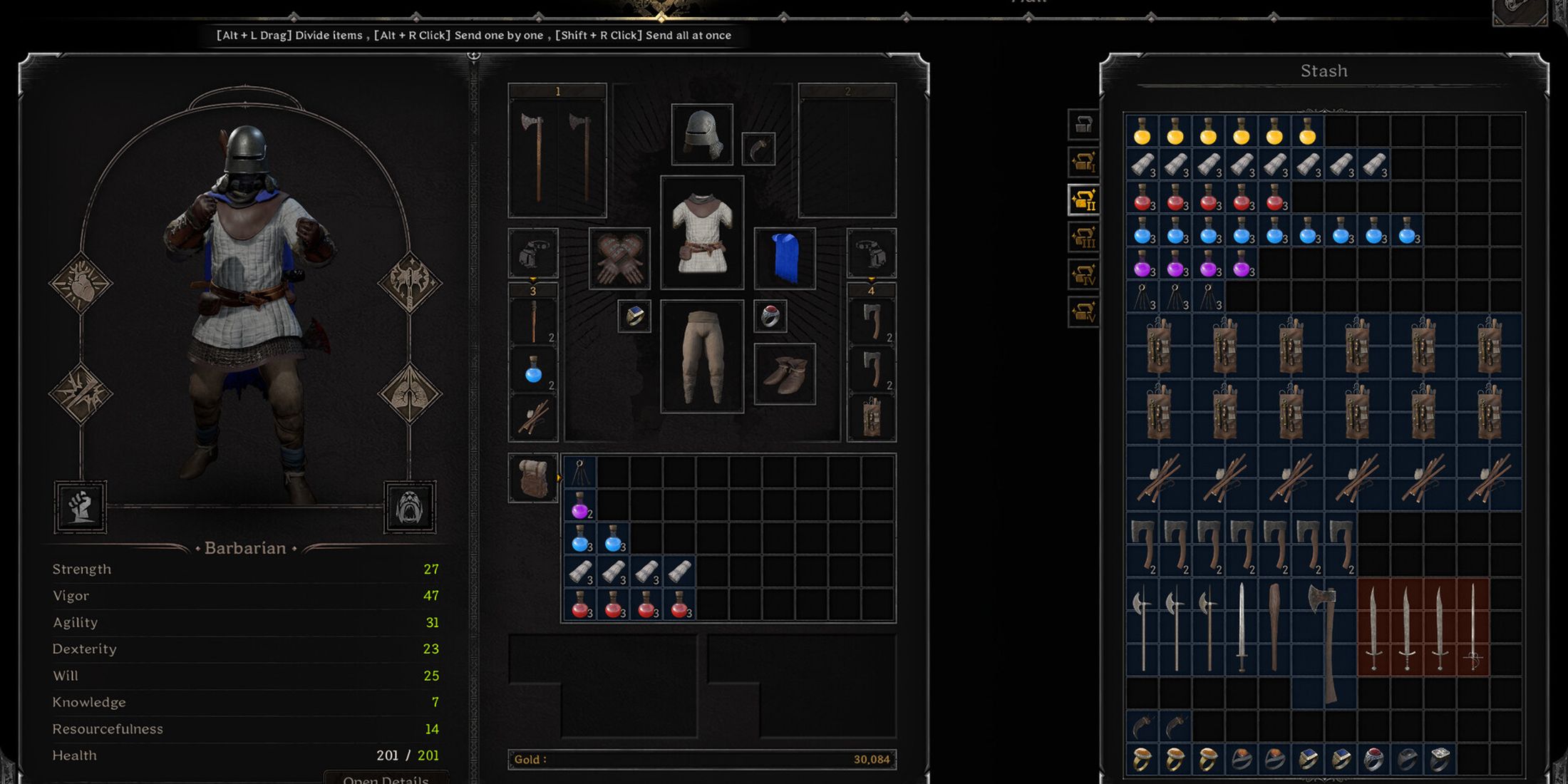Image resolution: width=1568 pixels, height=784 pixels.
Task: Select the equipped helmet
Action: pos(702,134)
